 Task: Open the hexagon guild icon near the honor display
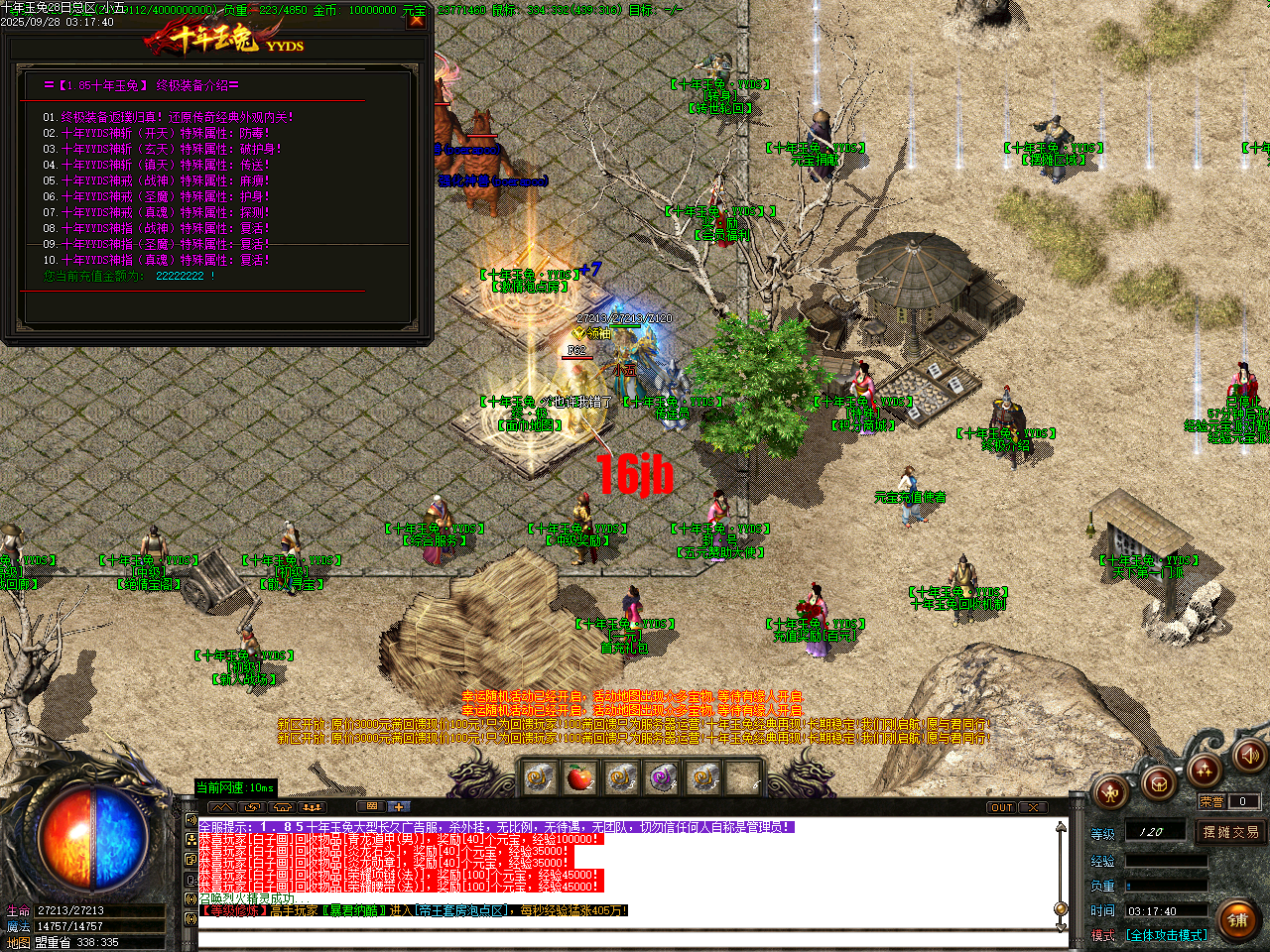click(x=1159, y=784)
